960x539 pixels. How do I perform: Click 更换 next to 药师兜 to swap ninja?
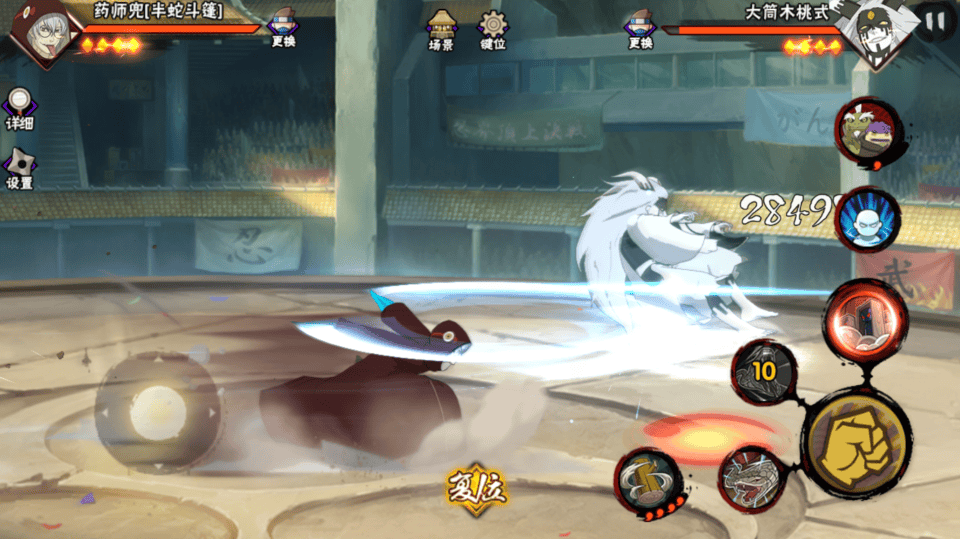[283, 28]
